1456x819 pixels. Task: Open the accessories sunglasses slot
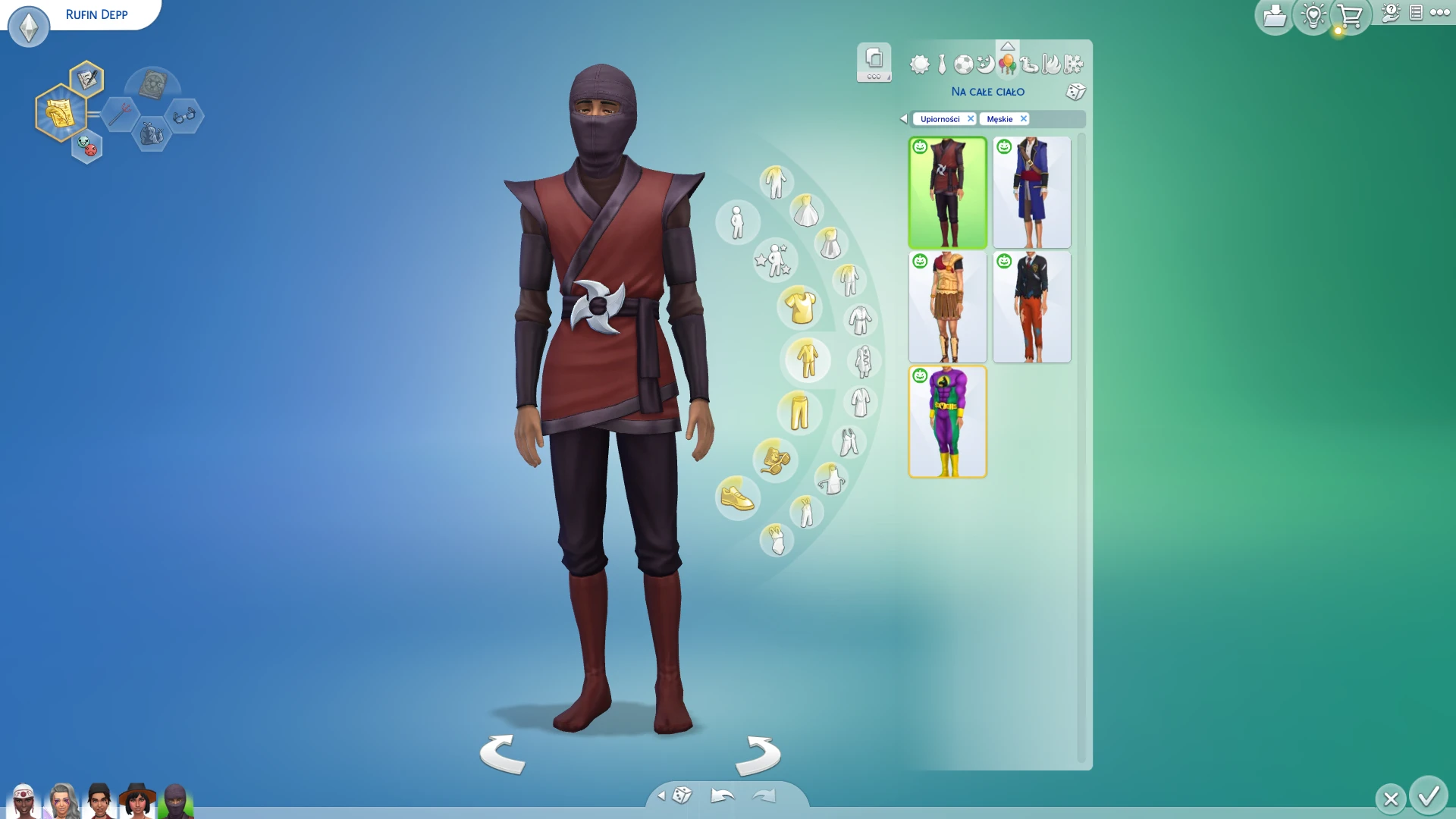773,459
